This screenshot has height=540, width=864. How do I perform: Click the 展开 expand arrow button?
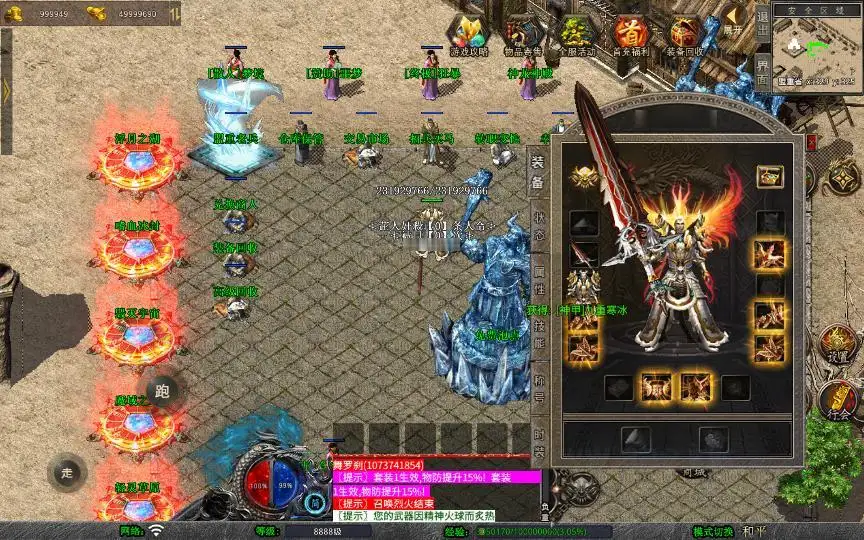tap(734, 20)
